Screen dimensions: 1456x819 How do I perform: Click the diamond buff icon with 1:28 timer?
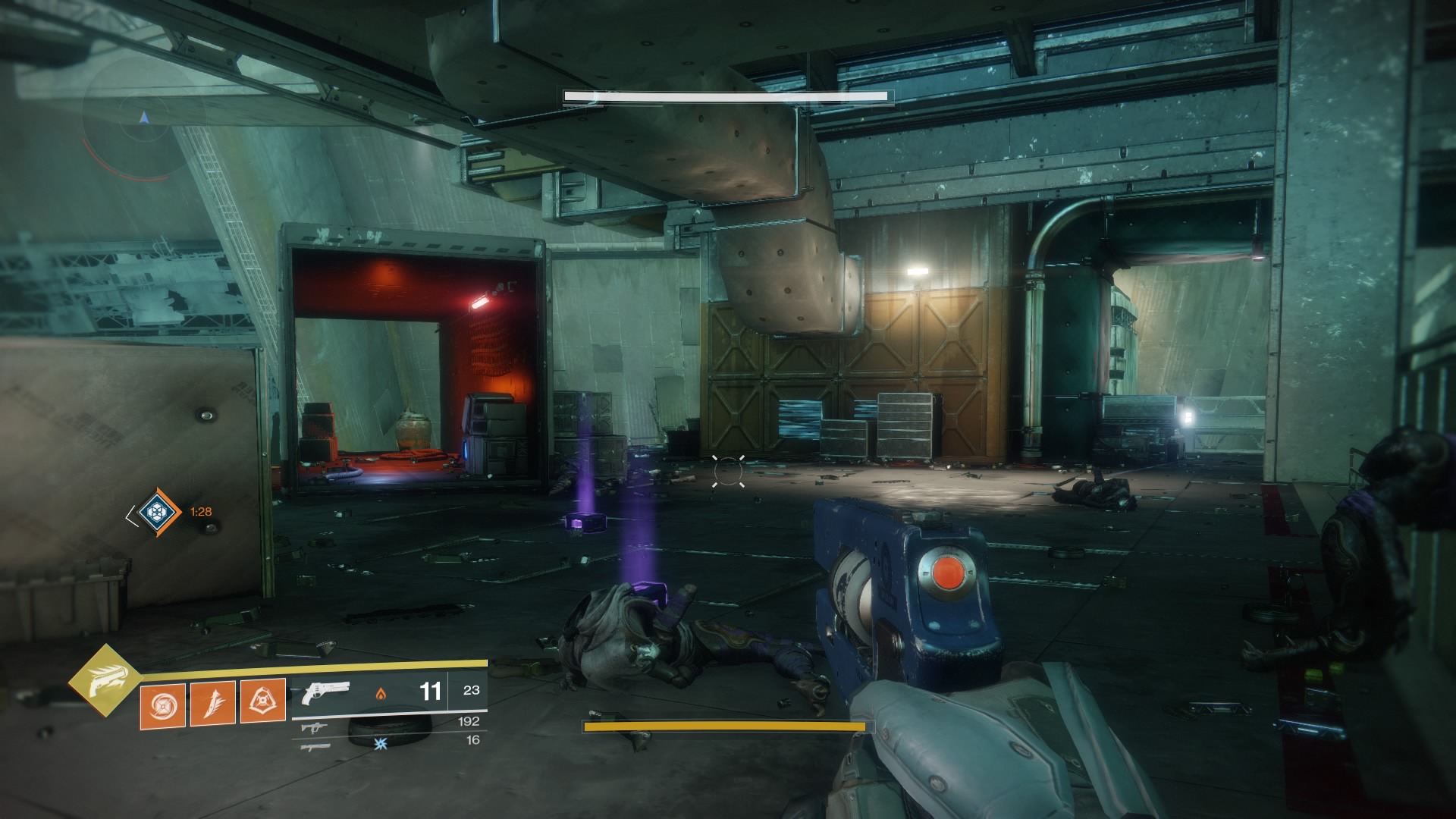click(157, 512)
